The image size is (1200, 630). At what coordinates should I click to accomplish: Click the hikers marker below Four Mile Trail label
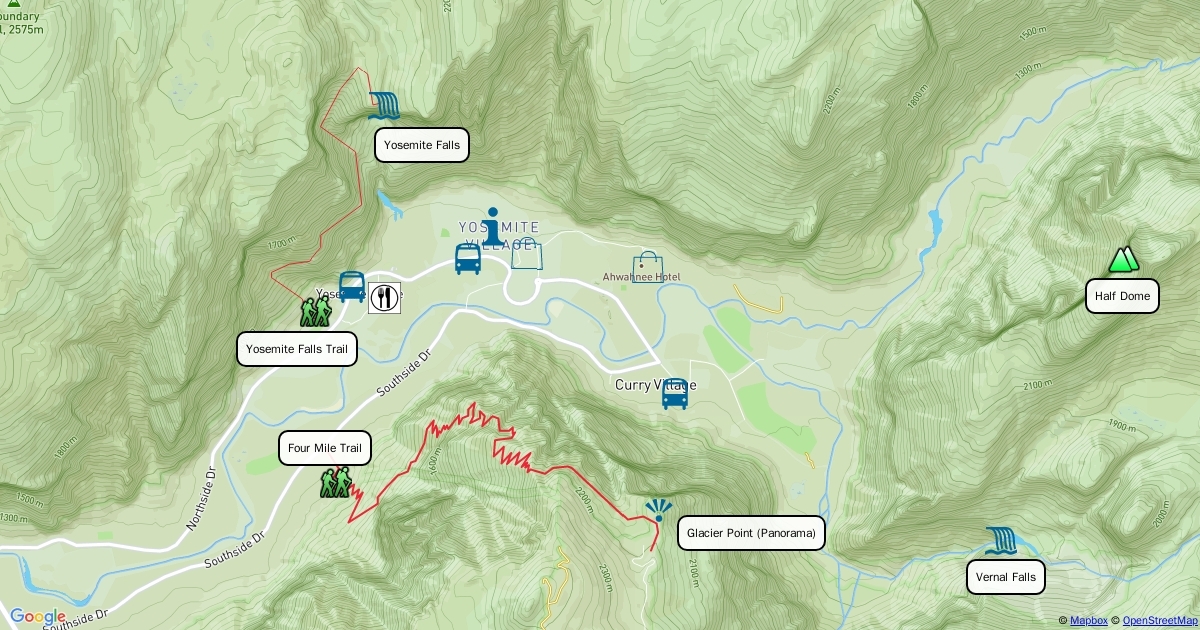click(x=336, y=483)
